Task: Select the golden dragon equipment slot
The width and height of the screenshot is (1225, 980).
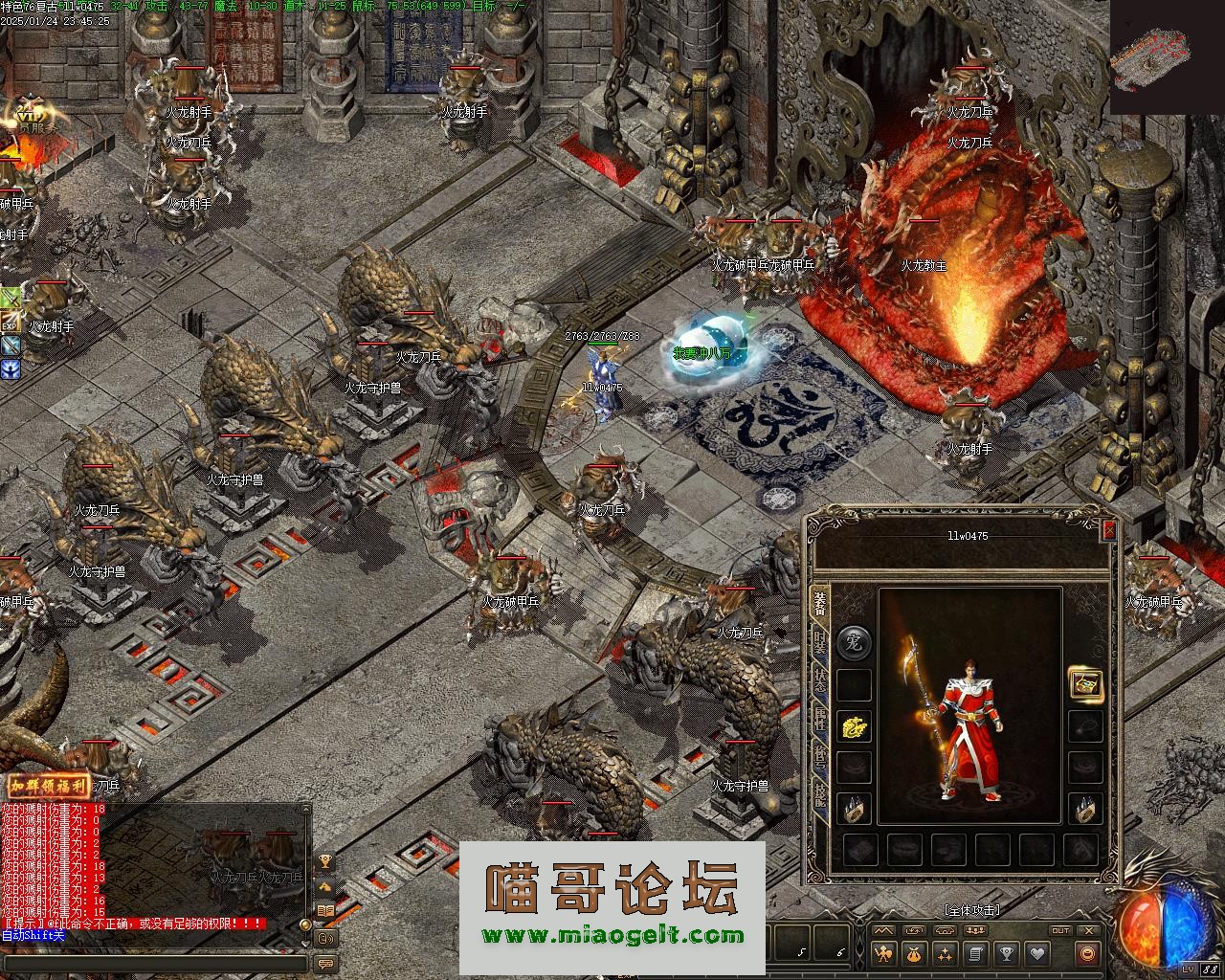Action: [x=854, y=726]
